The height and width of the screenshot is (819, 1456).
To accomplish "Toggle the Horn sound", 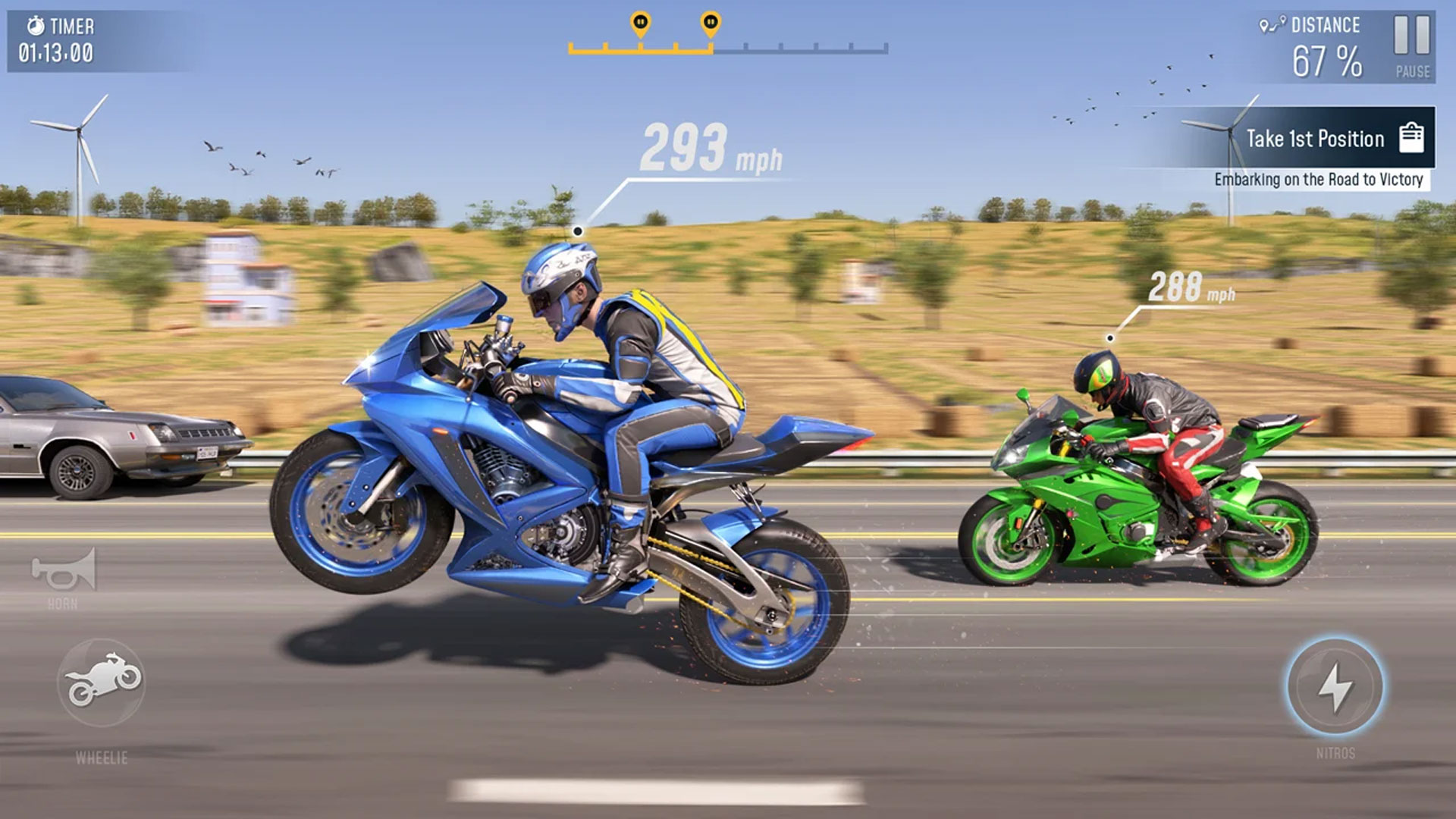I will click(62, 571).
